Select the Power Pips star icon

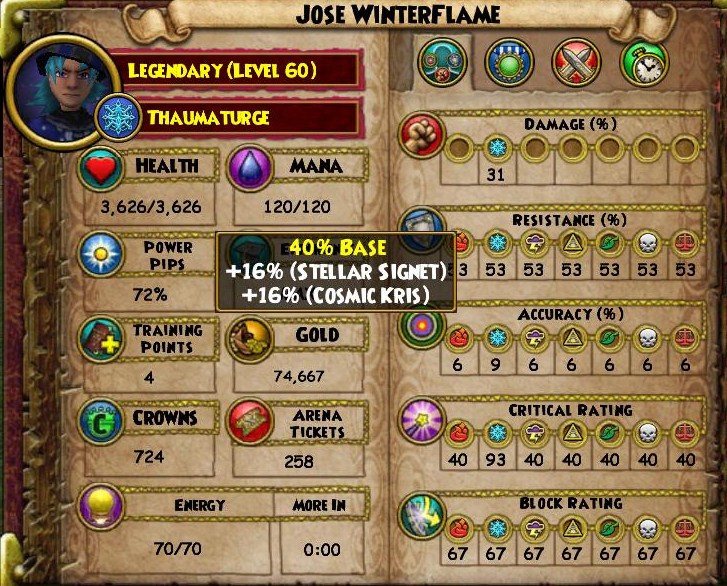tap(102, 252)
